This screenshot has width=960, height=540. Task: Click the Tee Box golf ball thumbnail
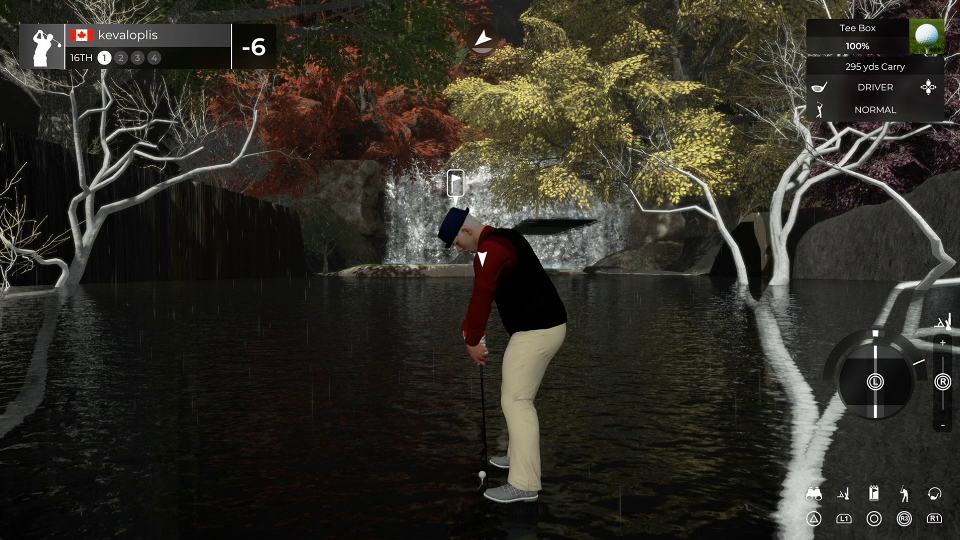click(927, 37)
